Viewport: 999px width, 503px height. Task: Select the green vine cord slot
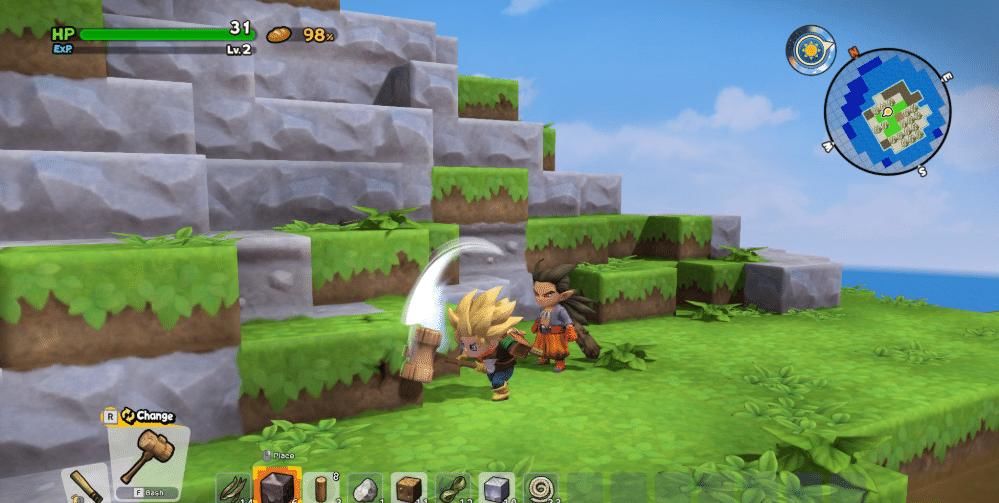[x=454, y=488]
